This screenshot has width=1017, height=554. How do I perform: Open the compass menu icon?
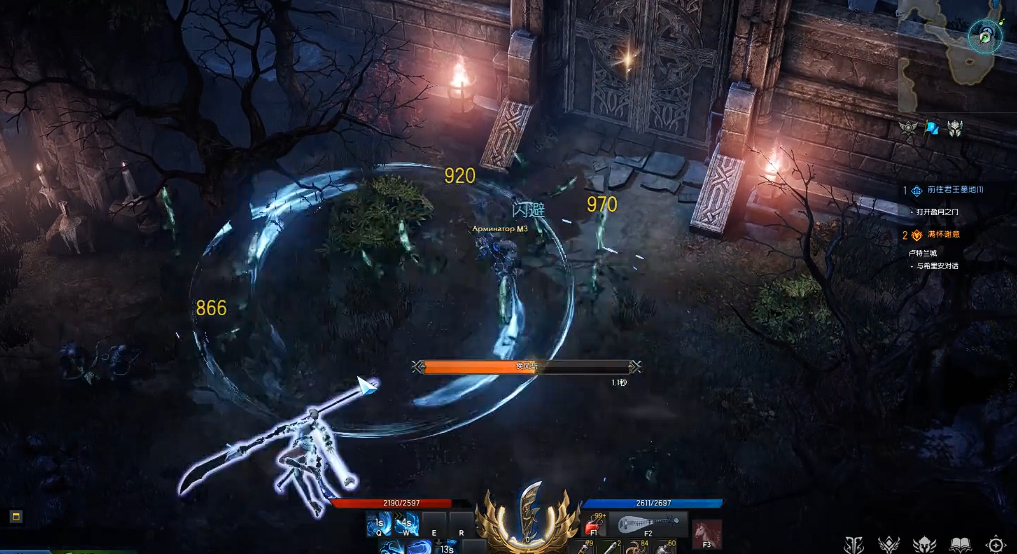(x=997, y=544)
